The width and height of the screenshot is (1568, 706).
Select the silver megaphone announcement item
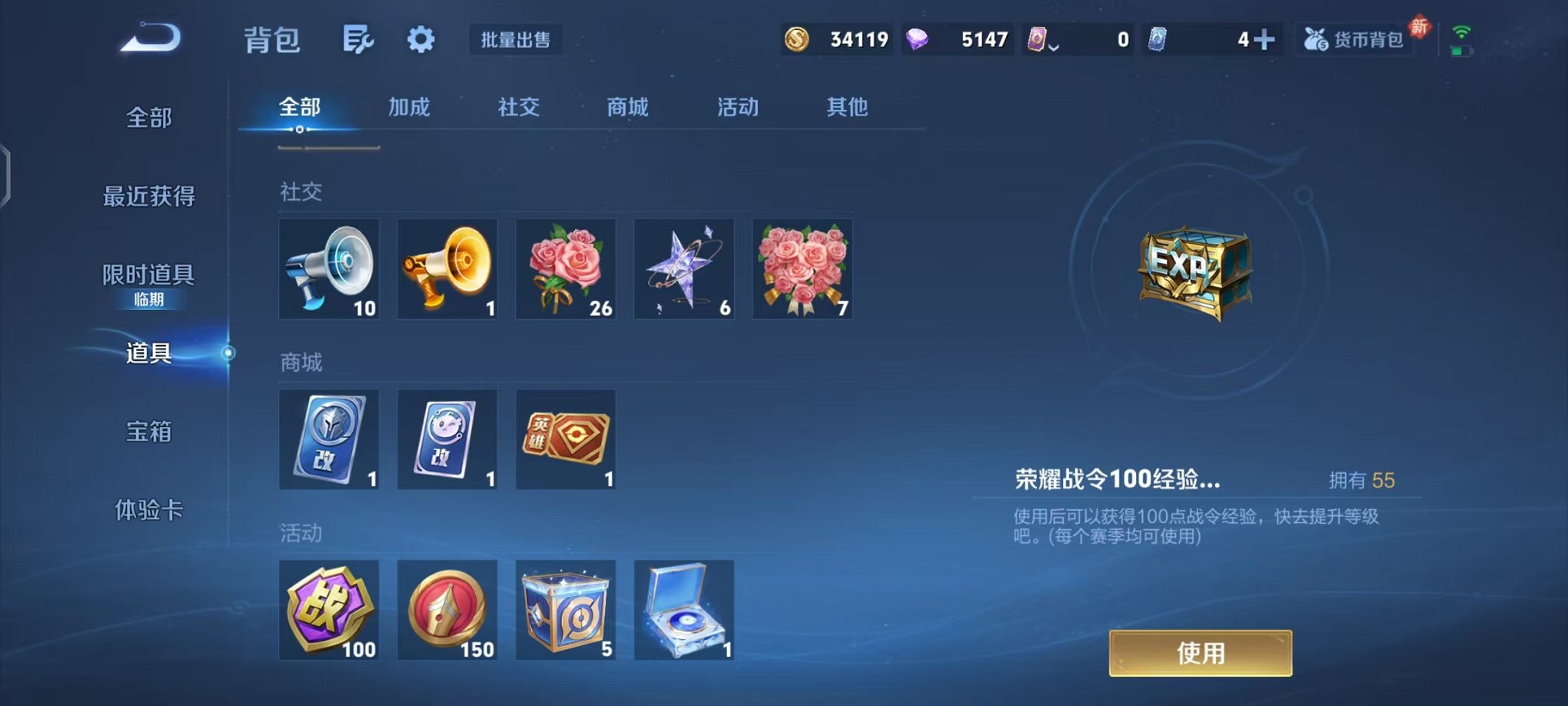(x=330, y=269)
